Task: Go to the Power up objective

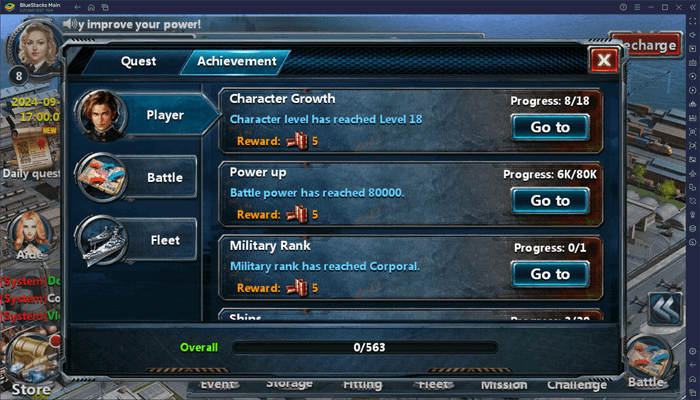Action: pos(550,201)
